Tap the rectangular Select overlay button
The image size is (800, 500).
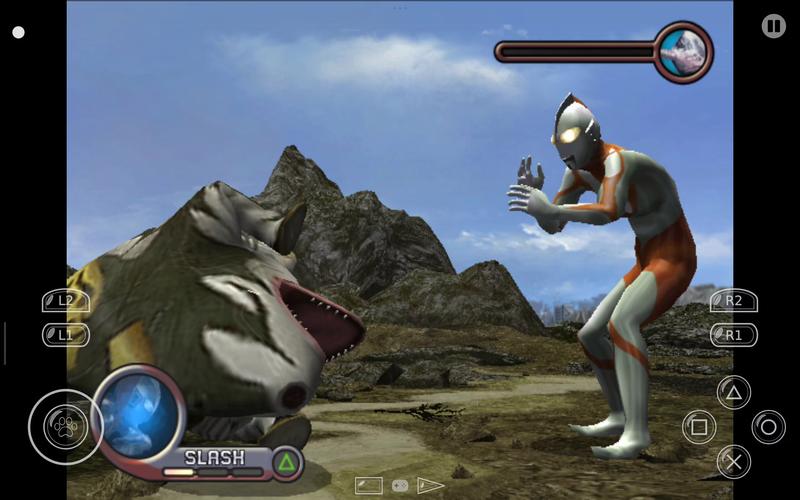click(x=368, y=486)
